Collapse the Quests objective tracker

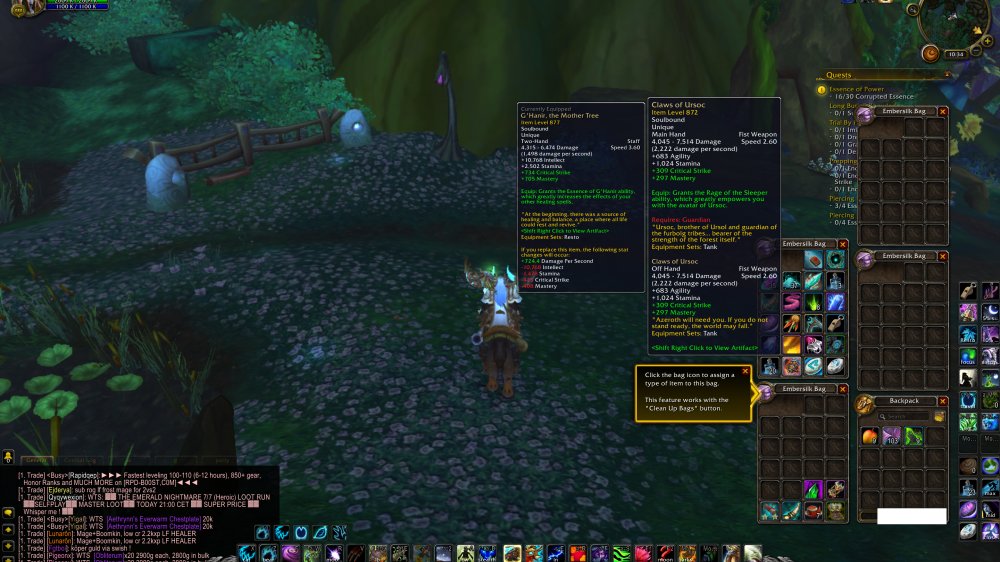(x=948, y=74)
